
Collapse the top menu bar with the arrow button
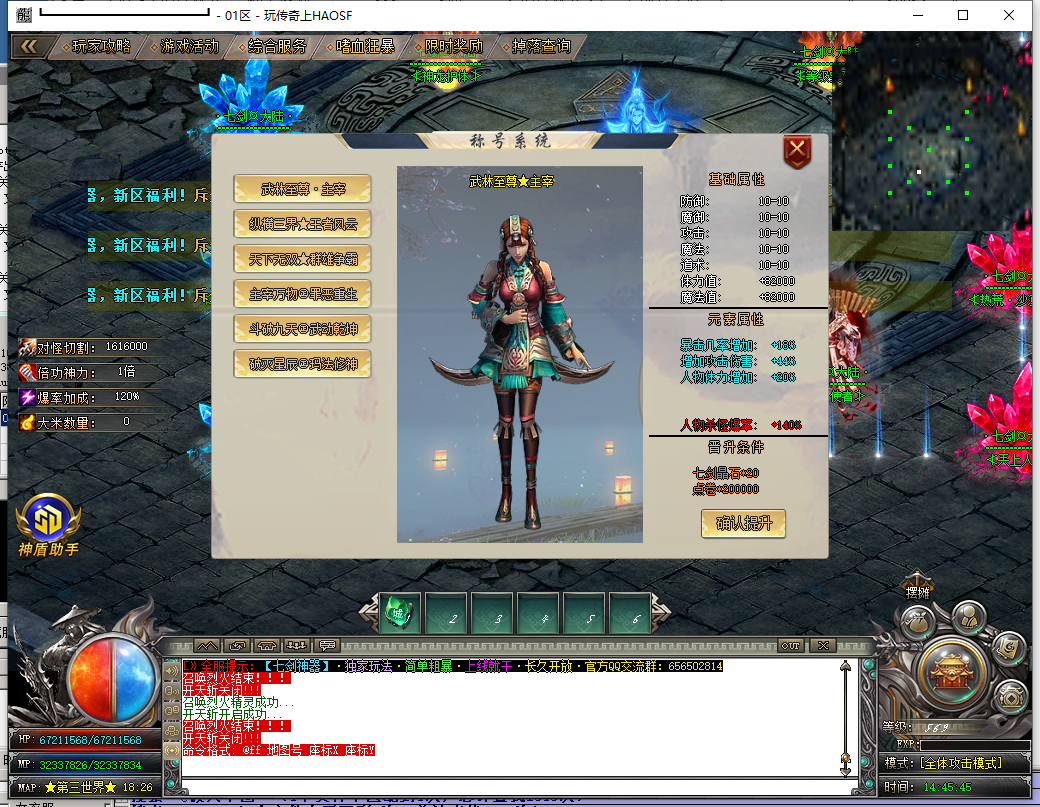coord(29,46)
